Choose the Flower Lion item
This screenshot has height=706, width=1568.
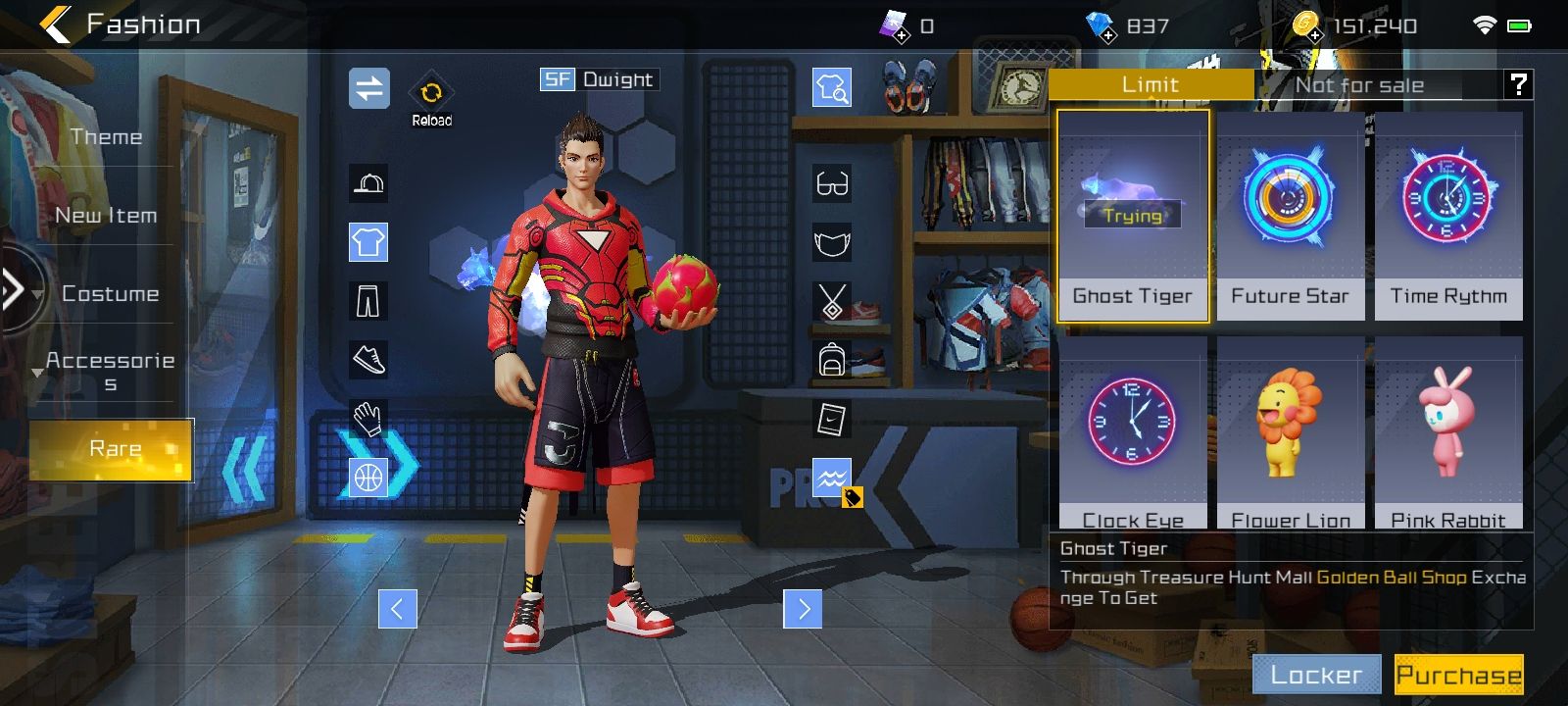click(1290, 431)
